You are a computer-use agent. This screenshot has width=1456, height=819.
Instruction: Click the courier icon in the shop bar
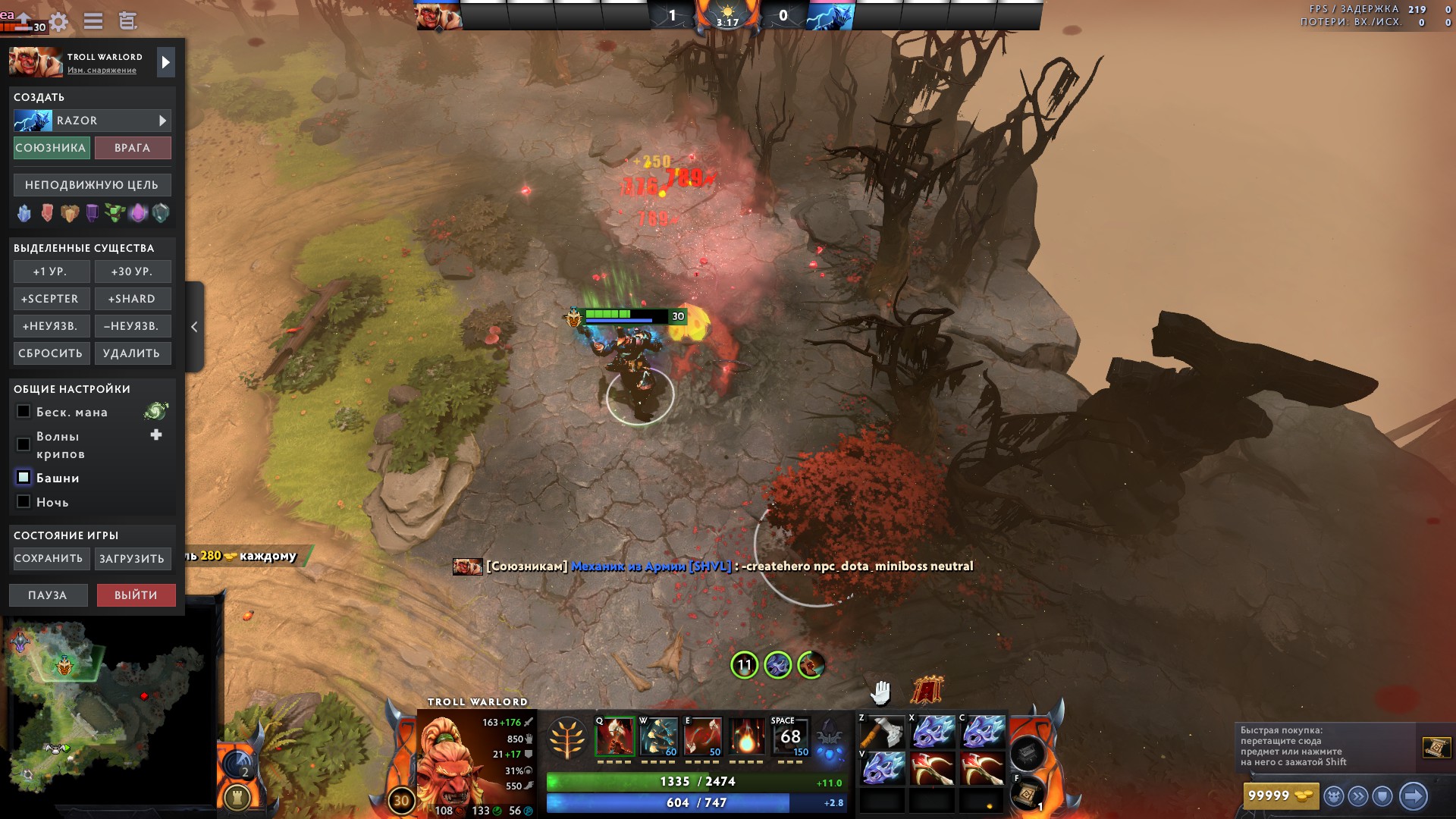pyautogui.click(x=1334, y=795)
